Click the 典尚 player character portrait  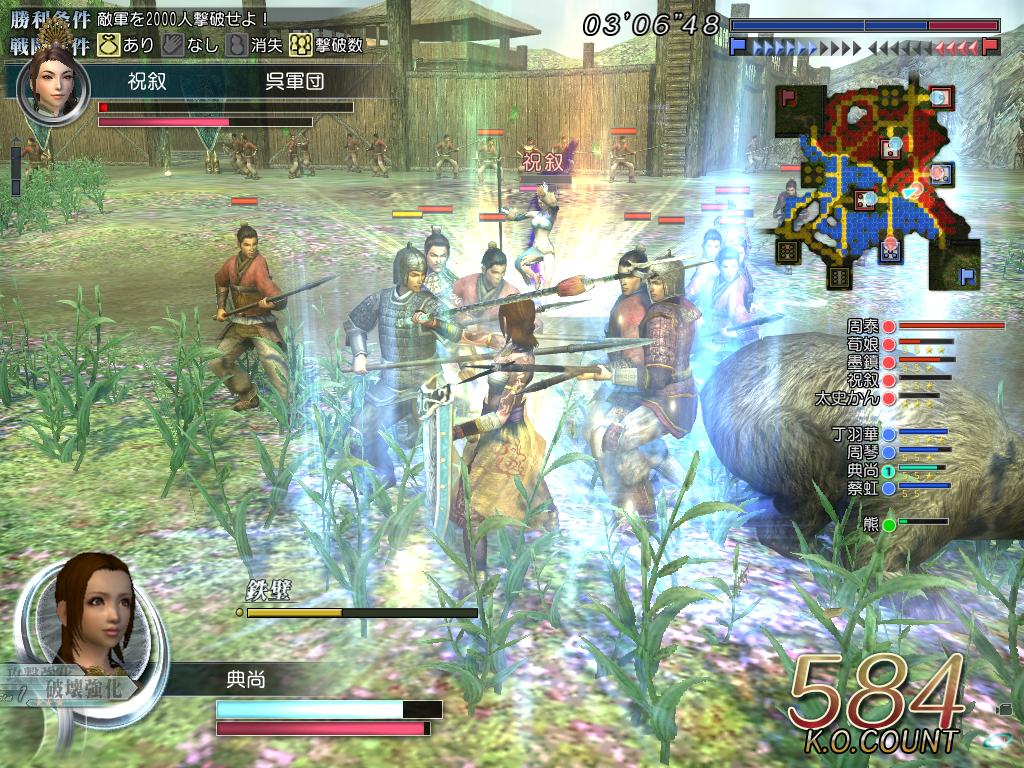95,610
